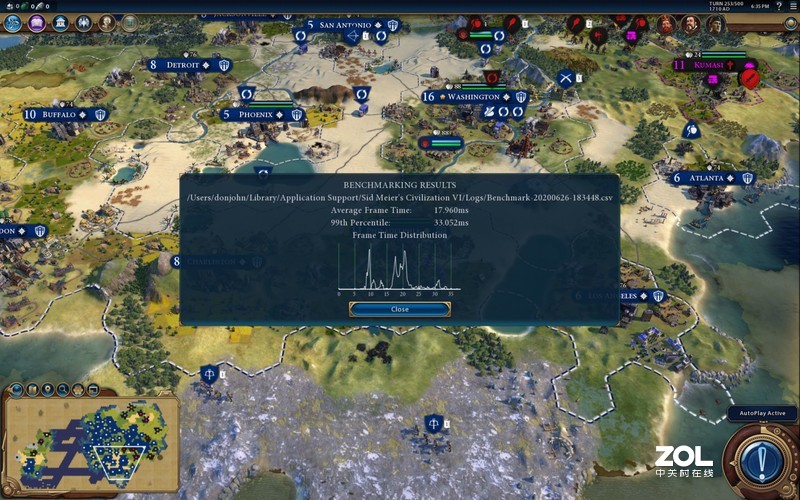Click the minimap
800x500 pixels.
[90, 438]
